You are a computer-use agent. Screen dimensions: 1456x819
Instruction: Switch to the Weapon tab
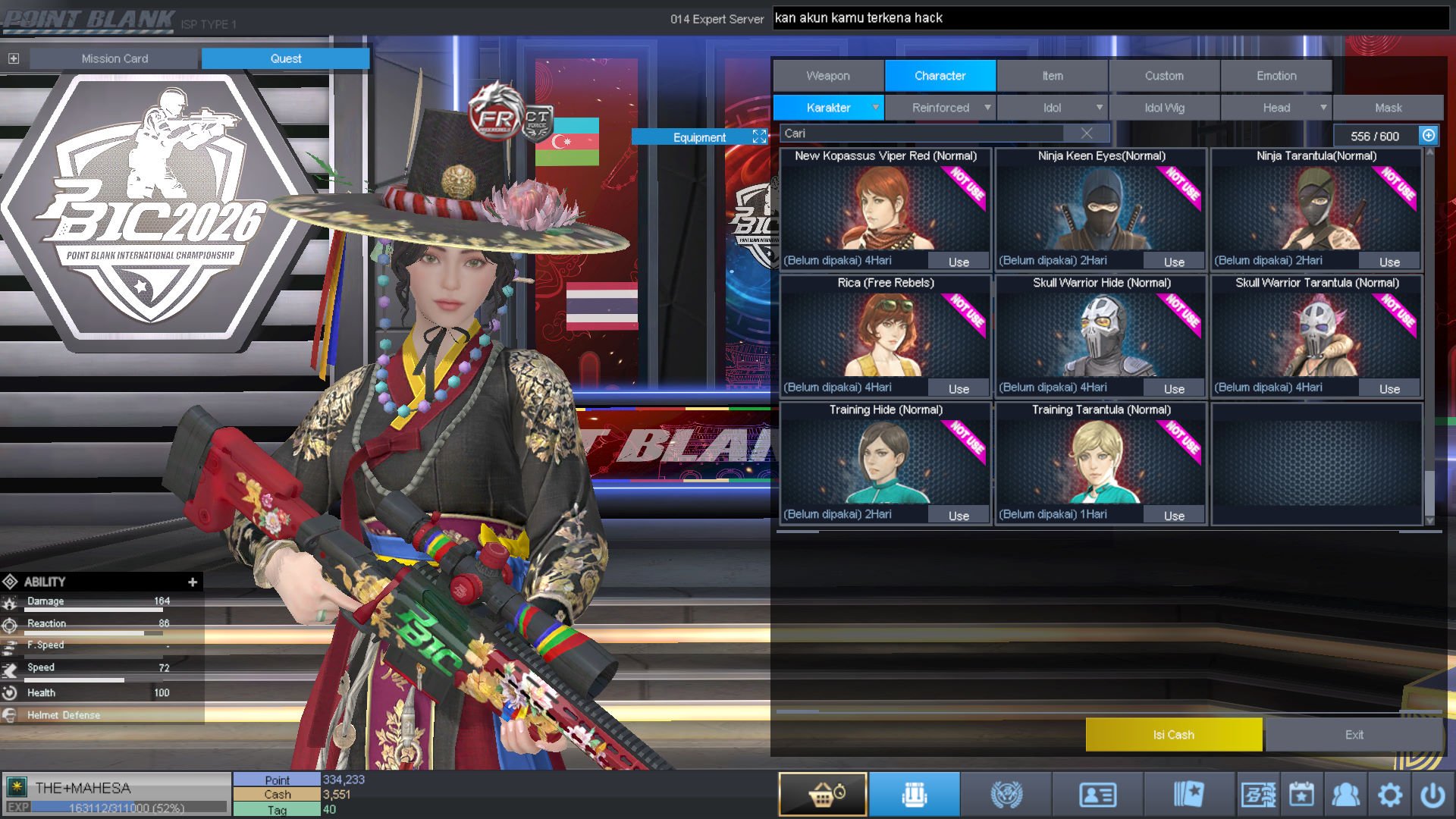[828, 76]
